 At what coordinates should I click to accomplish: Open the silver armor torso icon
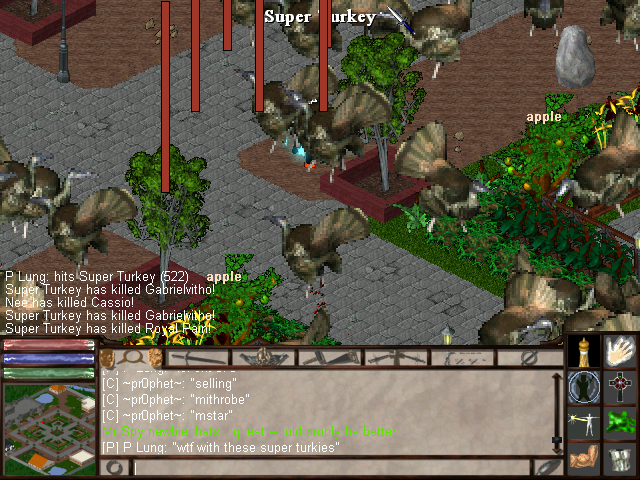[621, 459]
